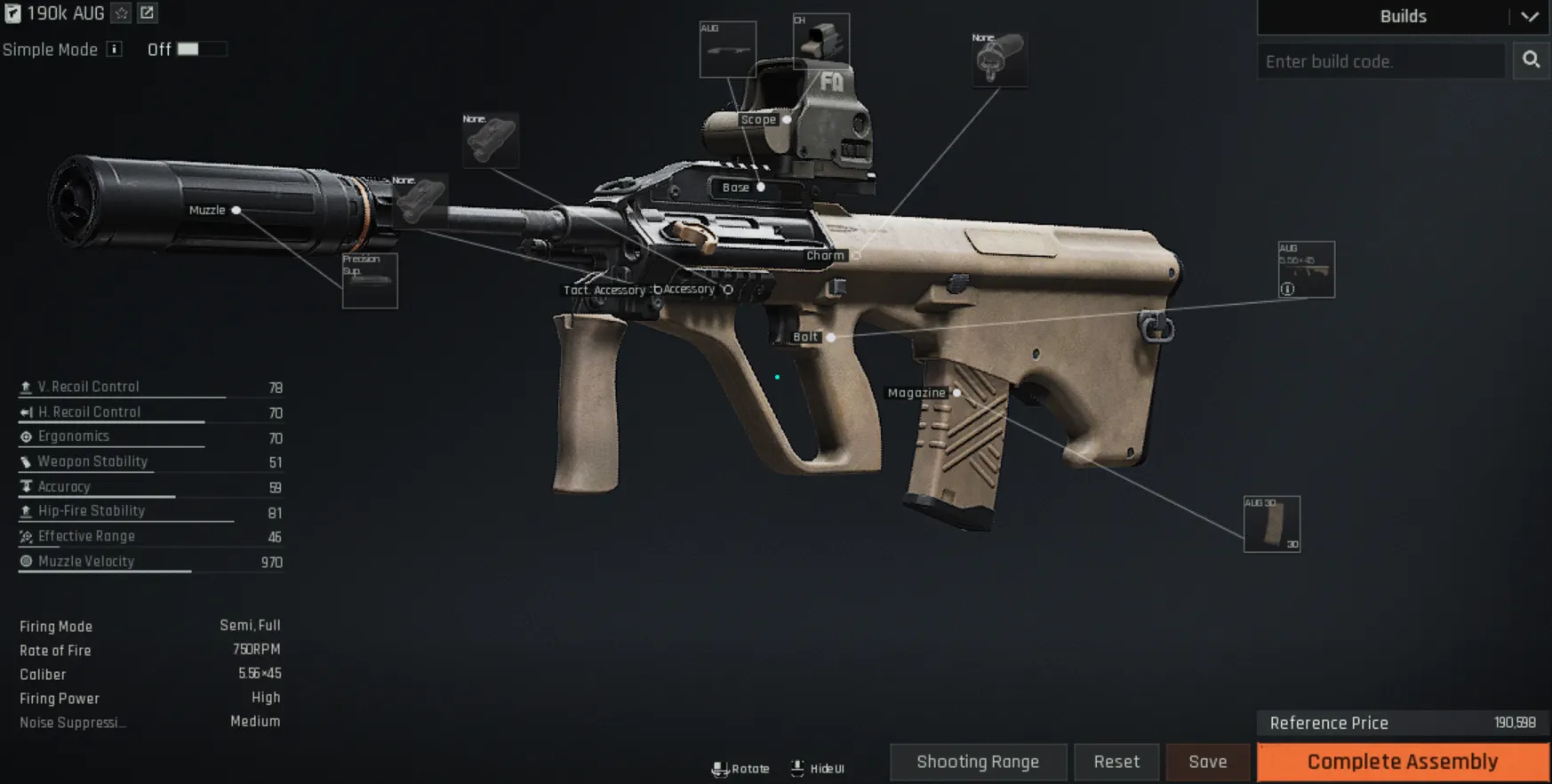Expand the Builds dropdown
1552x784 pixels.
pyautogui.click(x=1529, y=17)
